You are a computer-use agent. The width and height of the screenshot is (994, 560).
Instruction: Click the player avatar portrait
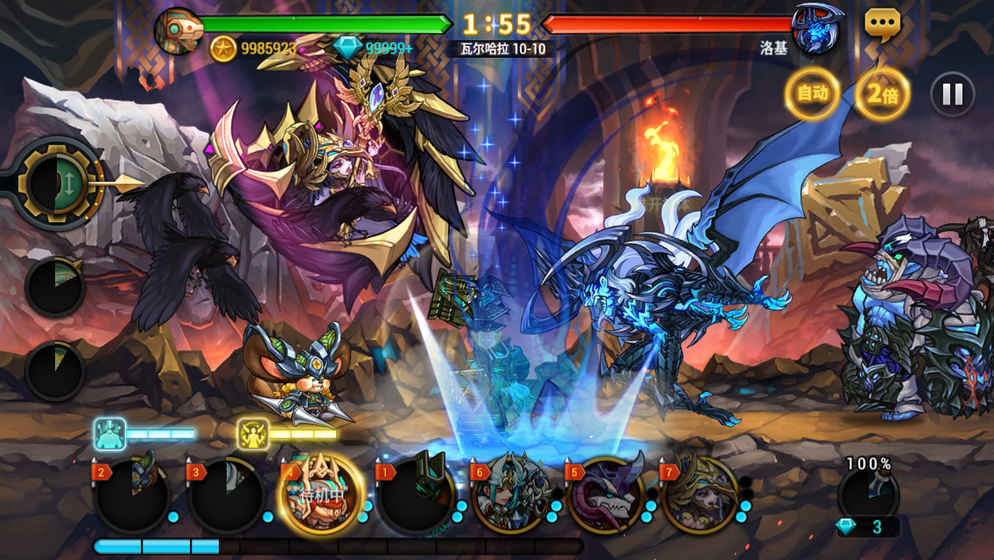point(179,30)
